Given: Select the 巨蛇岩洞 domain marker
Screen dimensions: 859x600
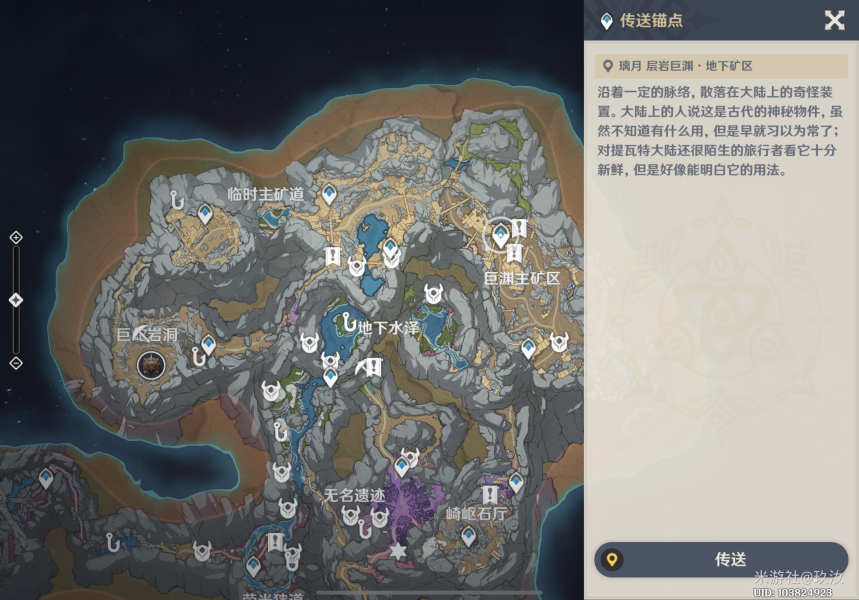Looking at the screenshot, I should coord(152,365).
